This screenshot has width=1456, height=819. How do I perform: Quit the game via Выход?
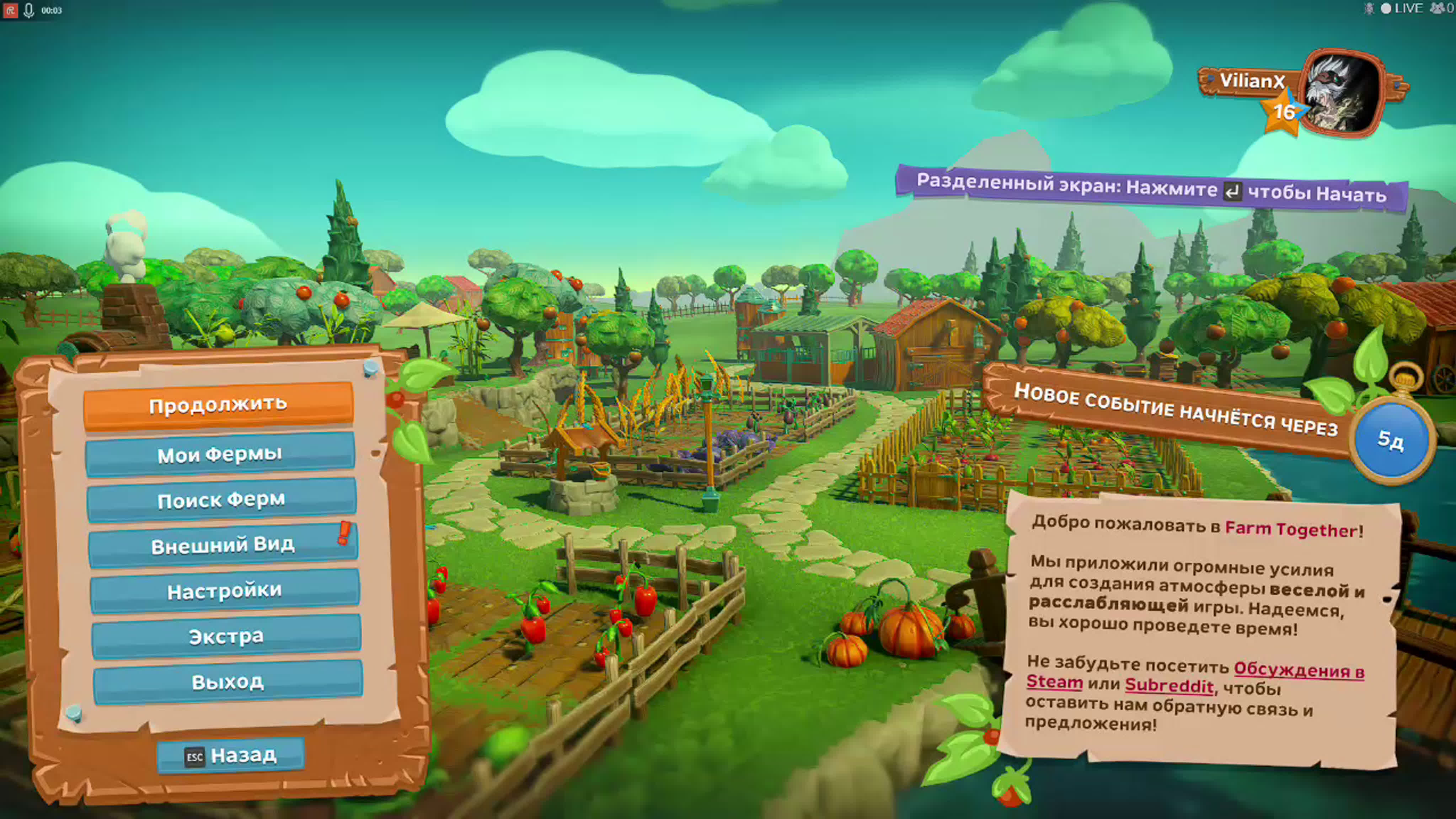click(x=228, y=682)
